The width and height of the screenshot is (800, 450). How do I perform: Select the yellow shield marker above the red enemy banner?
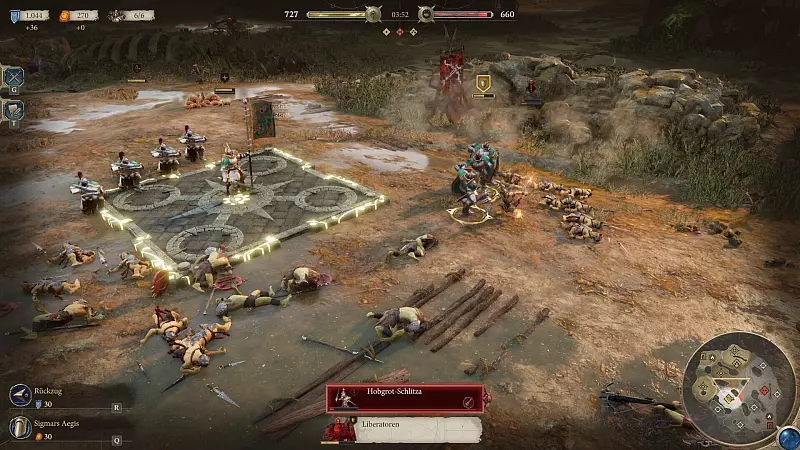click(483, 83)
